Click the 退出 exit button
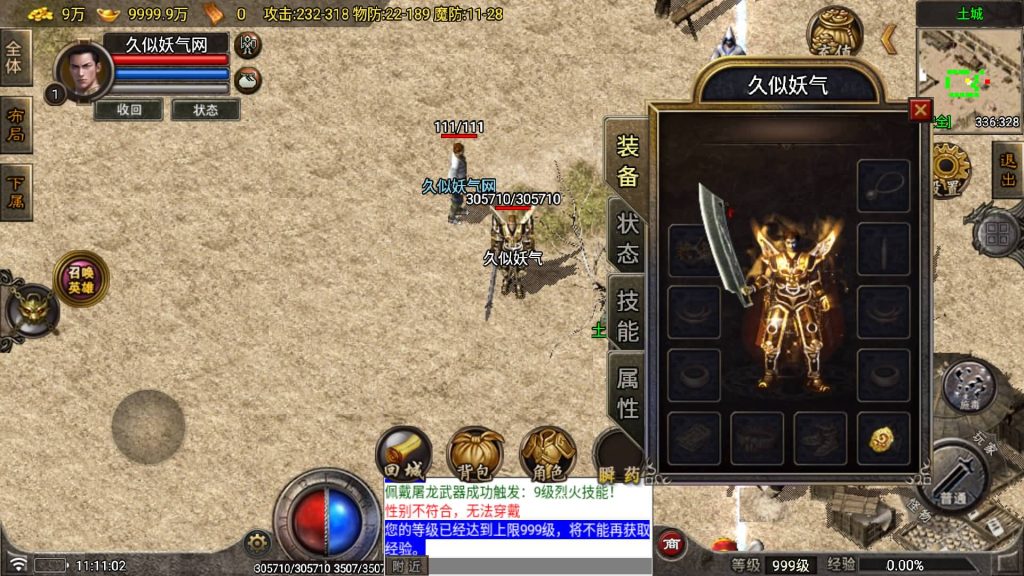 click(x=1007, y=170)
